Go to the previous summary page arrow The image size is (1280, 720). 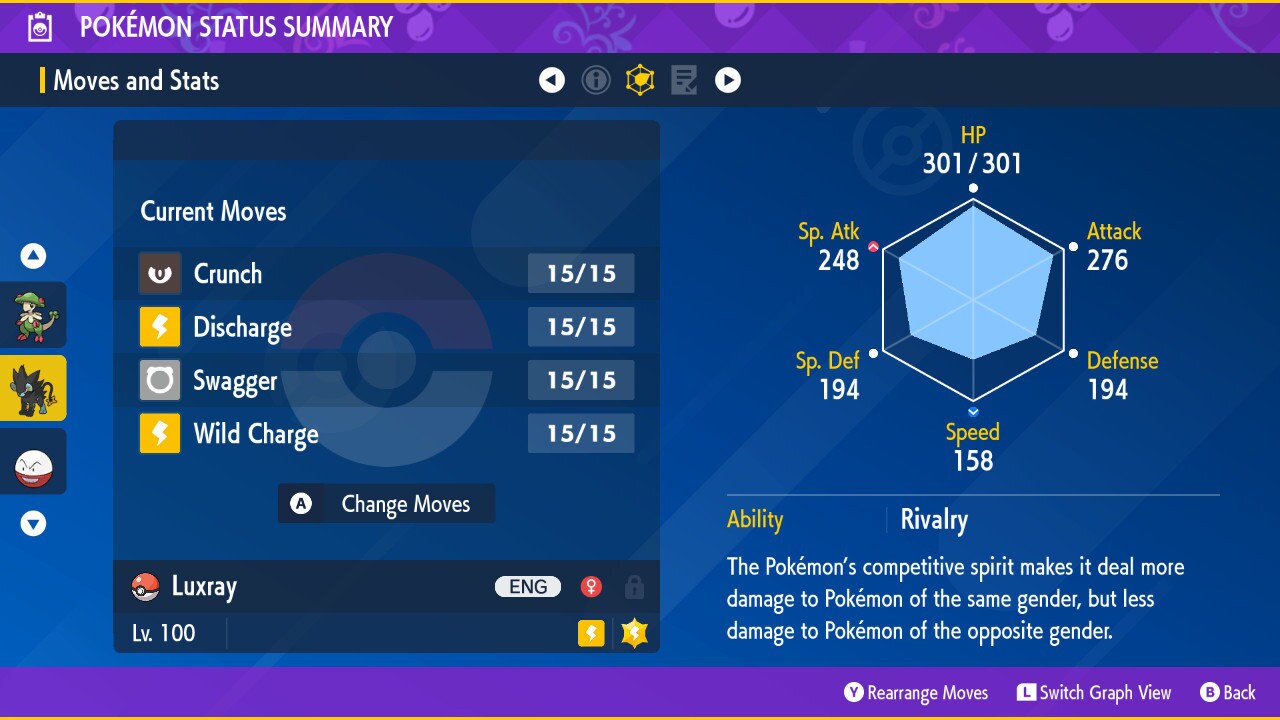click(x=552, y=80)
